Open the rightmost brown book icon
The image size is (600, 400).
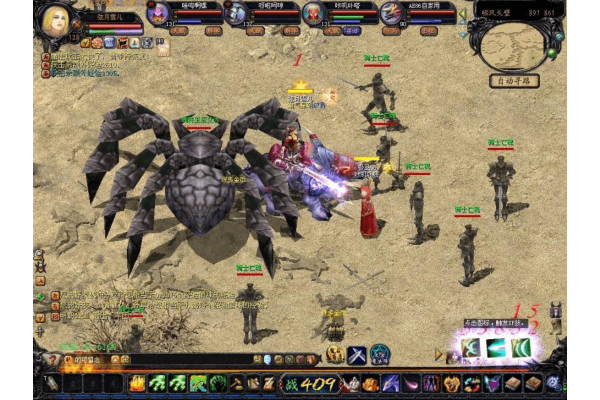534,383
